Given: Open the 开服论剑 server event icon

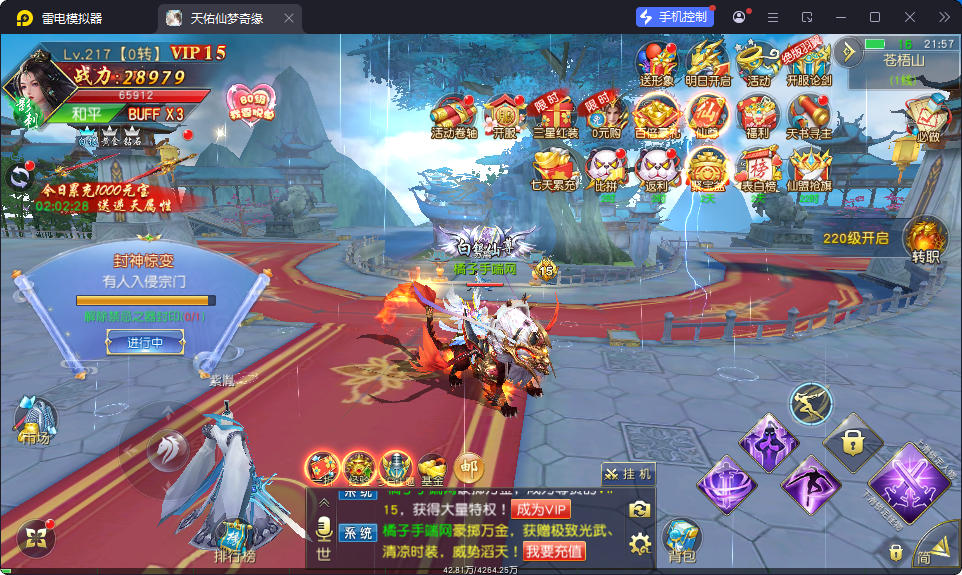Looking at the screenshot, I should tap(808, 62).
